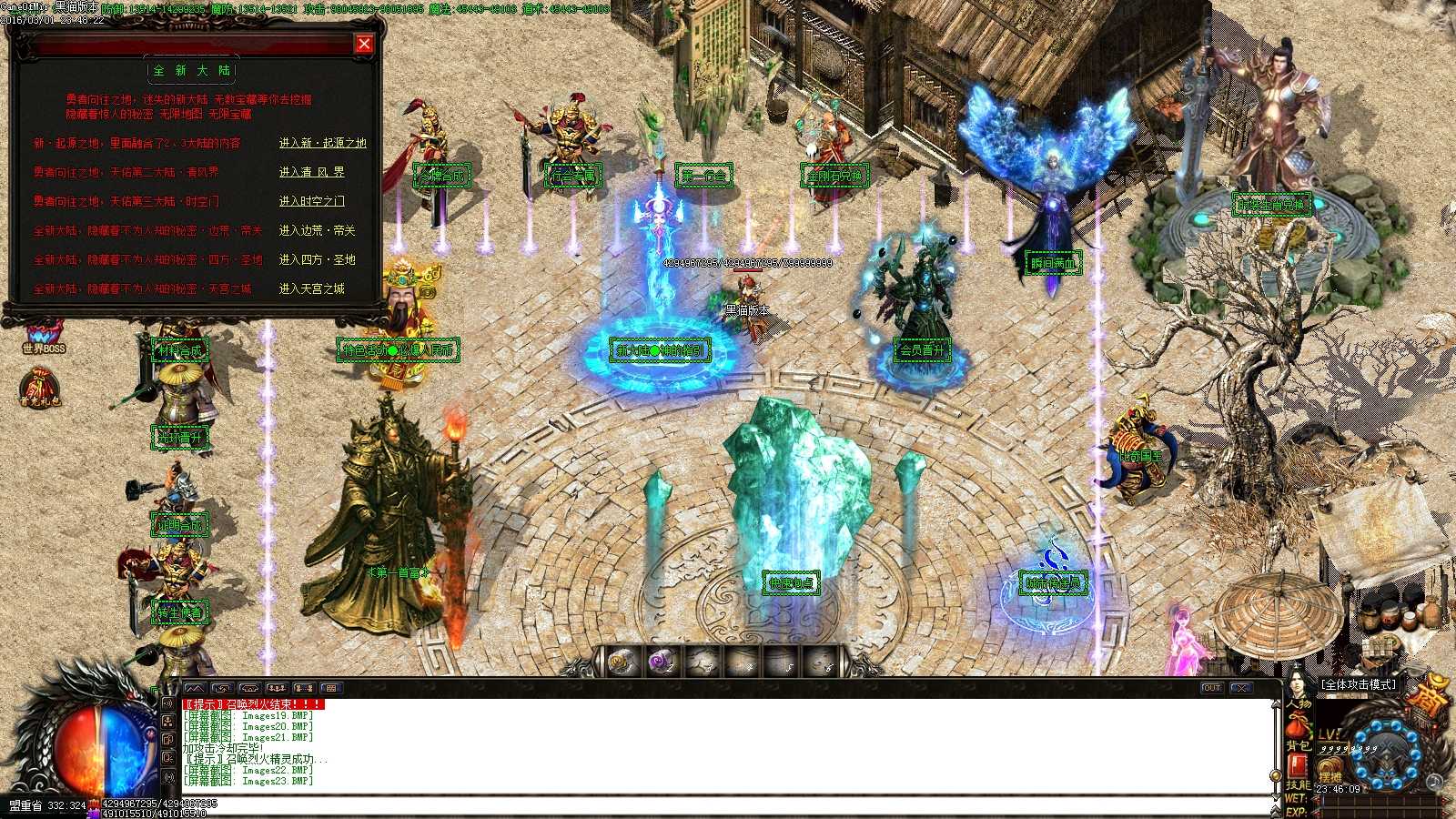Click the friends icon in the chat sidebar

pos(168,720)
